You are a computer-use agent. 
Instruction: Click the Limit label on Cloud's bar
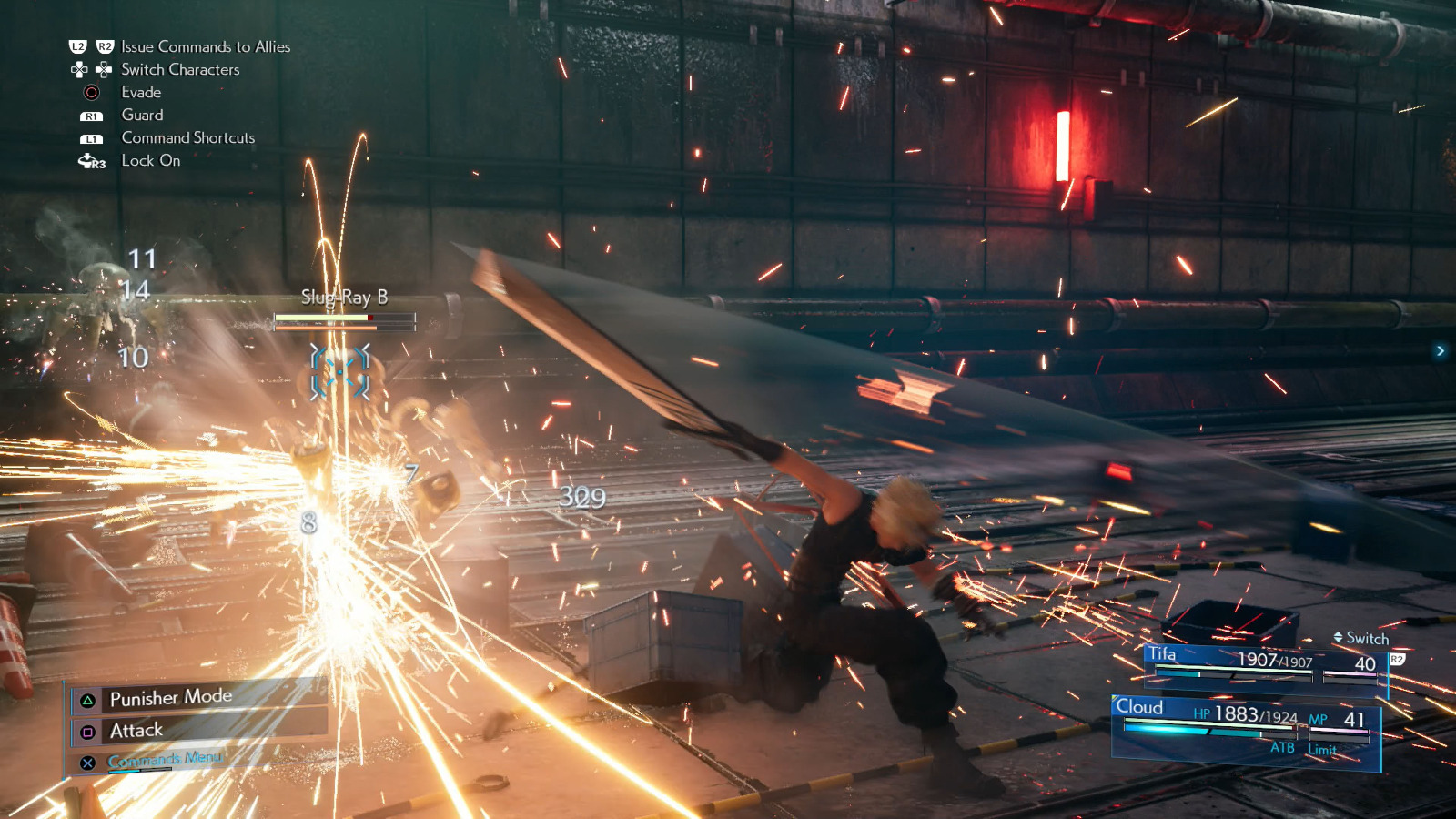1321,749
